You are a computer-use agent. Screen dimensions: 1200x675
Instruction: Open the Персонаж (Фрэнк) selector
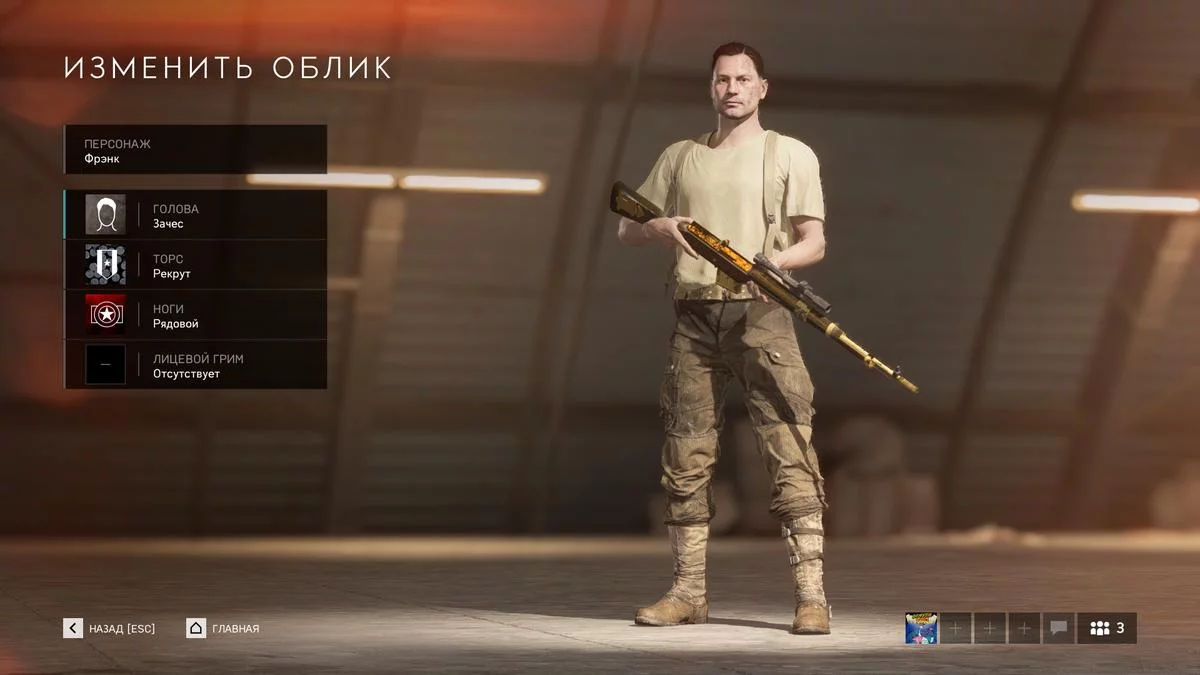tap(196, 150)
